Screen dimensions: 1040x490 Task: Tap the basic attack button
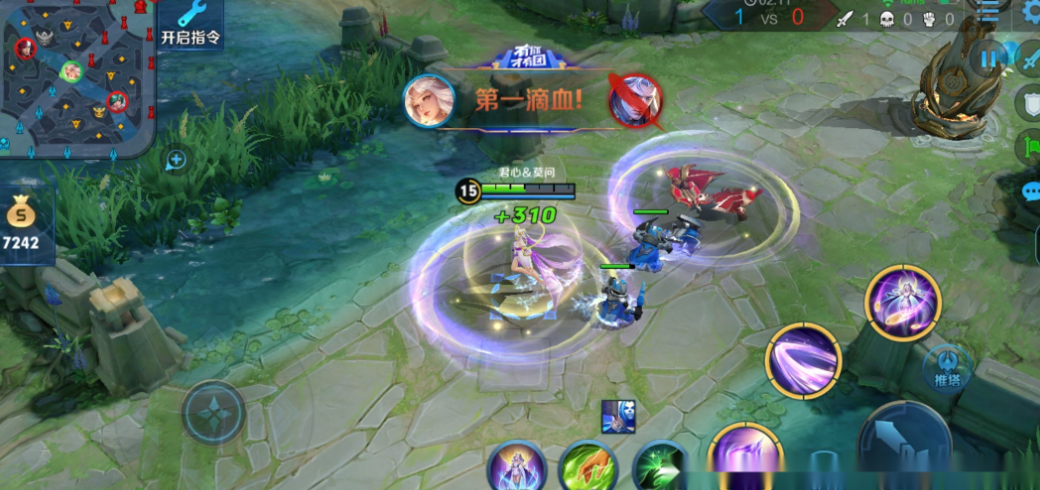[x=905, y=445]
